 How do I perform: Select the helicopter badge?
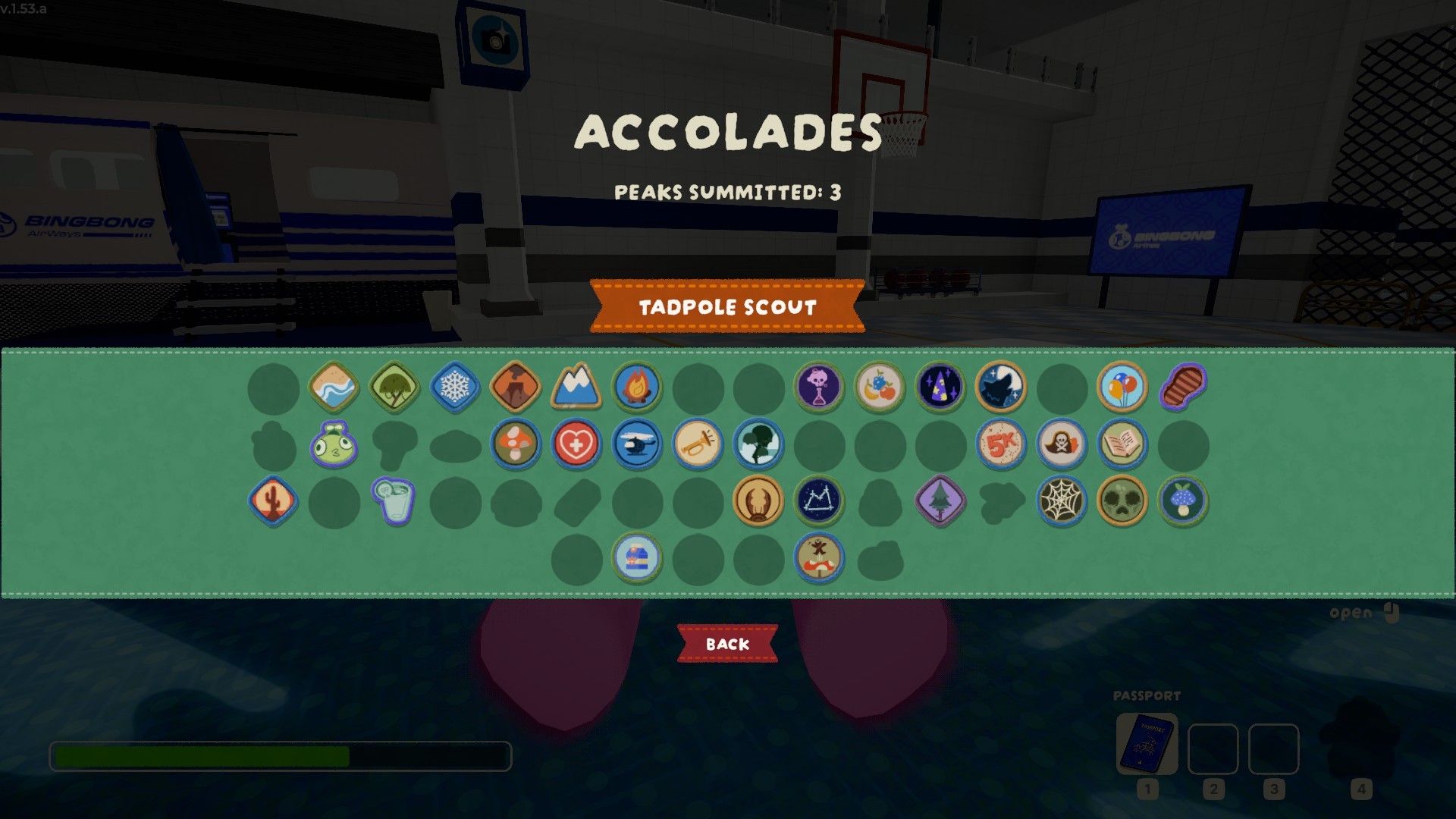637,444
